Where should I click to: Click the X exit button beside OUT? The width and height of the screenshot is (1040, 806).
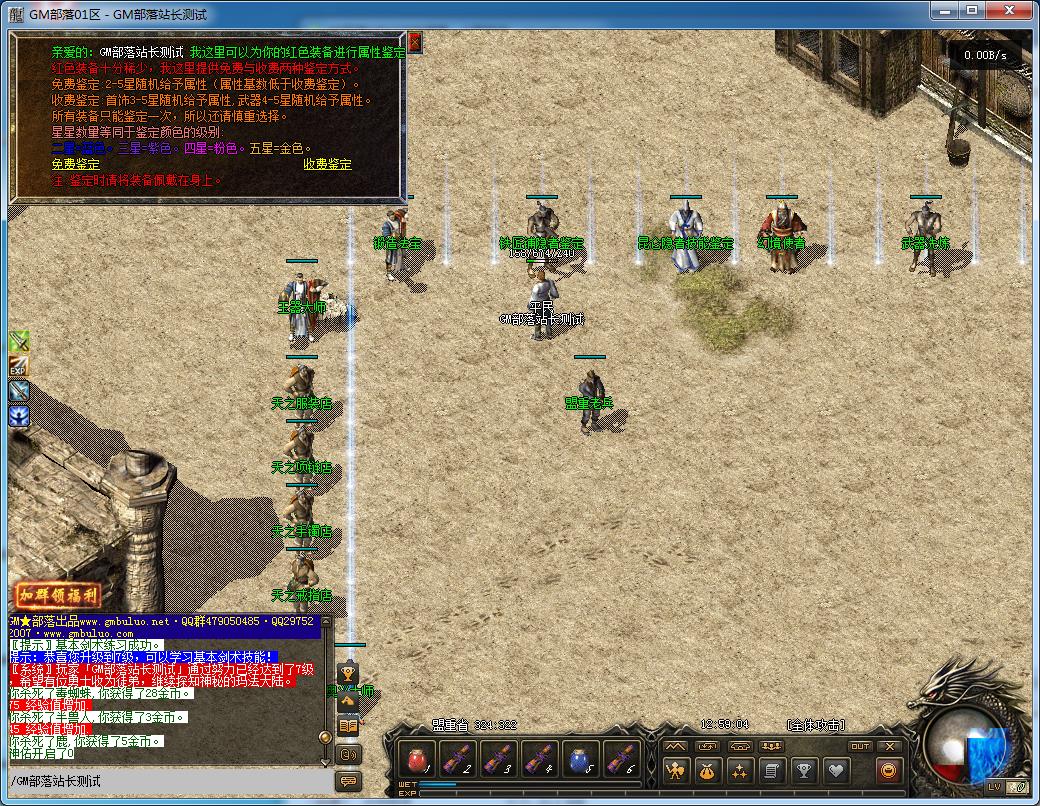(889, 746)
